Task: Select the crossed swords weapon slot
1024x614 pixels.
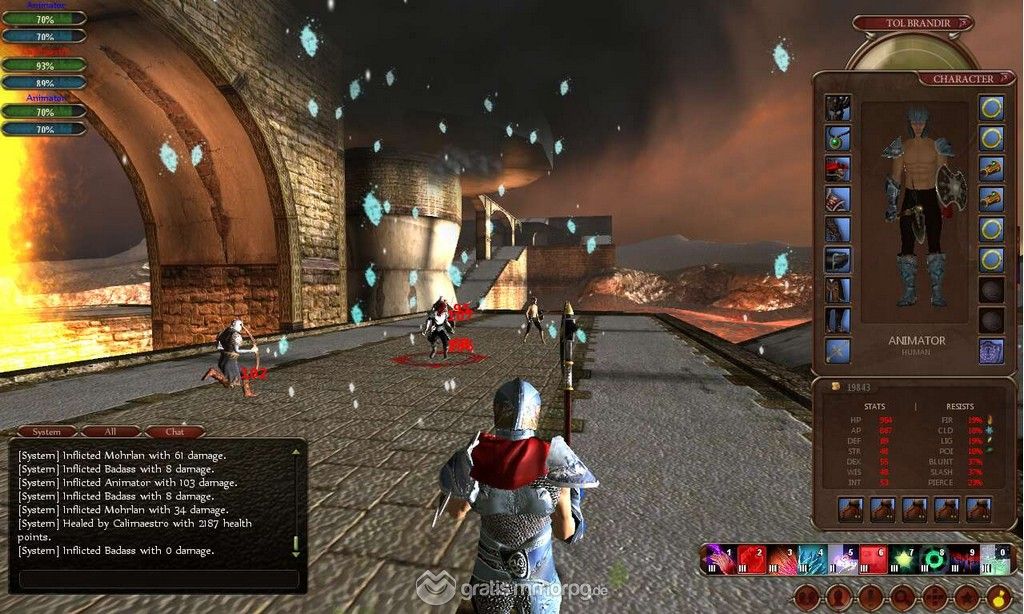Action: pyautogui.click(x=838, y=351)
